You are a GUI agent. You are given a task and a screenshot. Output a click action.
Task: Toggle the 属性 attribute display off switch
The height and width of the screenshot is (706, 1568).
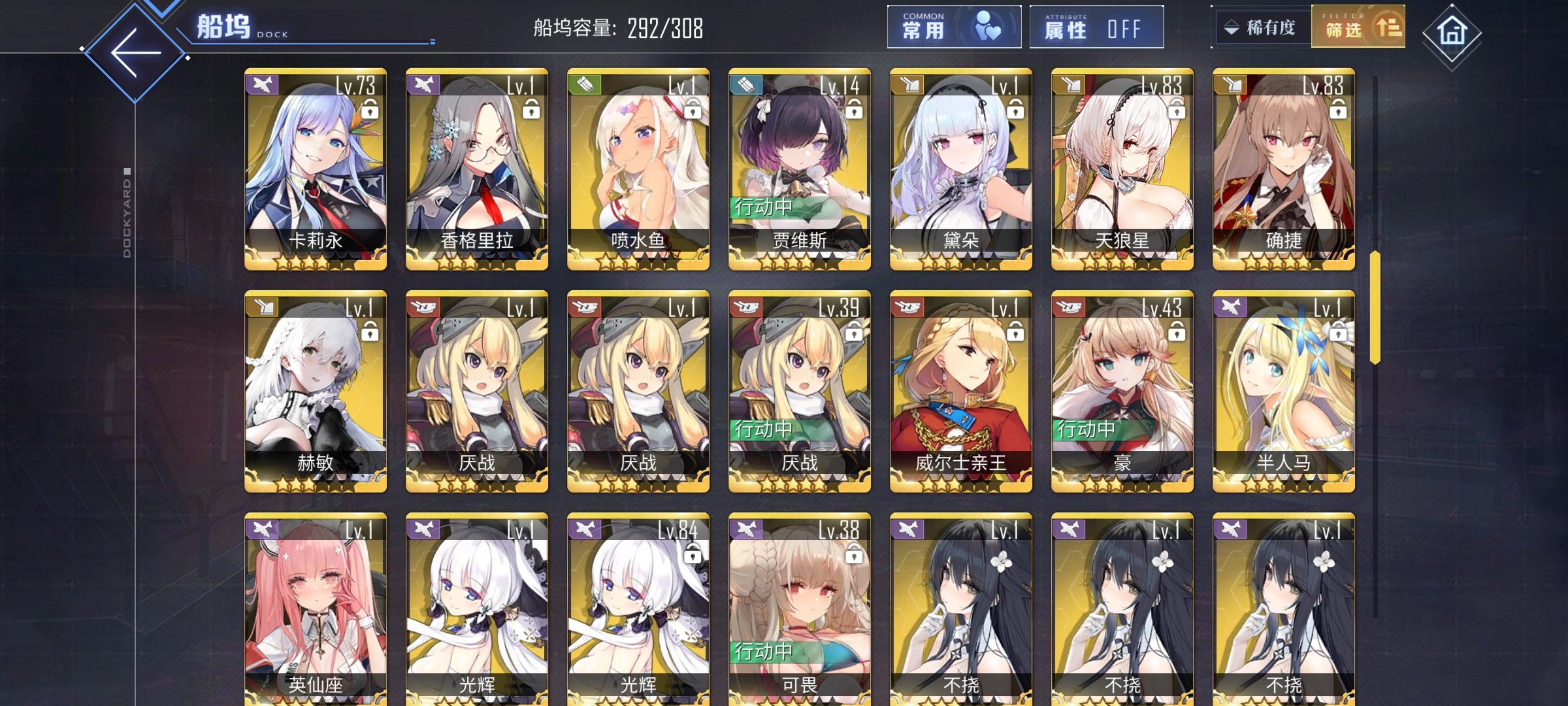pos(1097,28)
